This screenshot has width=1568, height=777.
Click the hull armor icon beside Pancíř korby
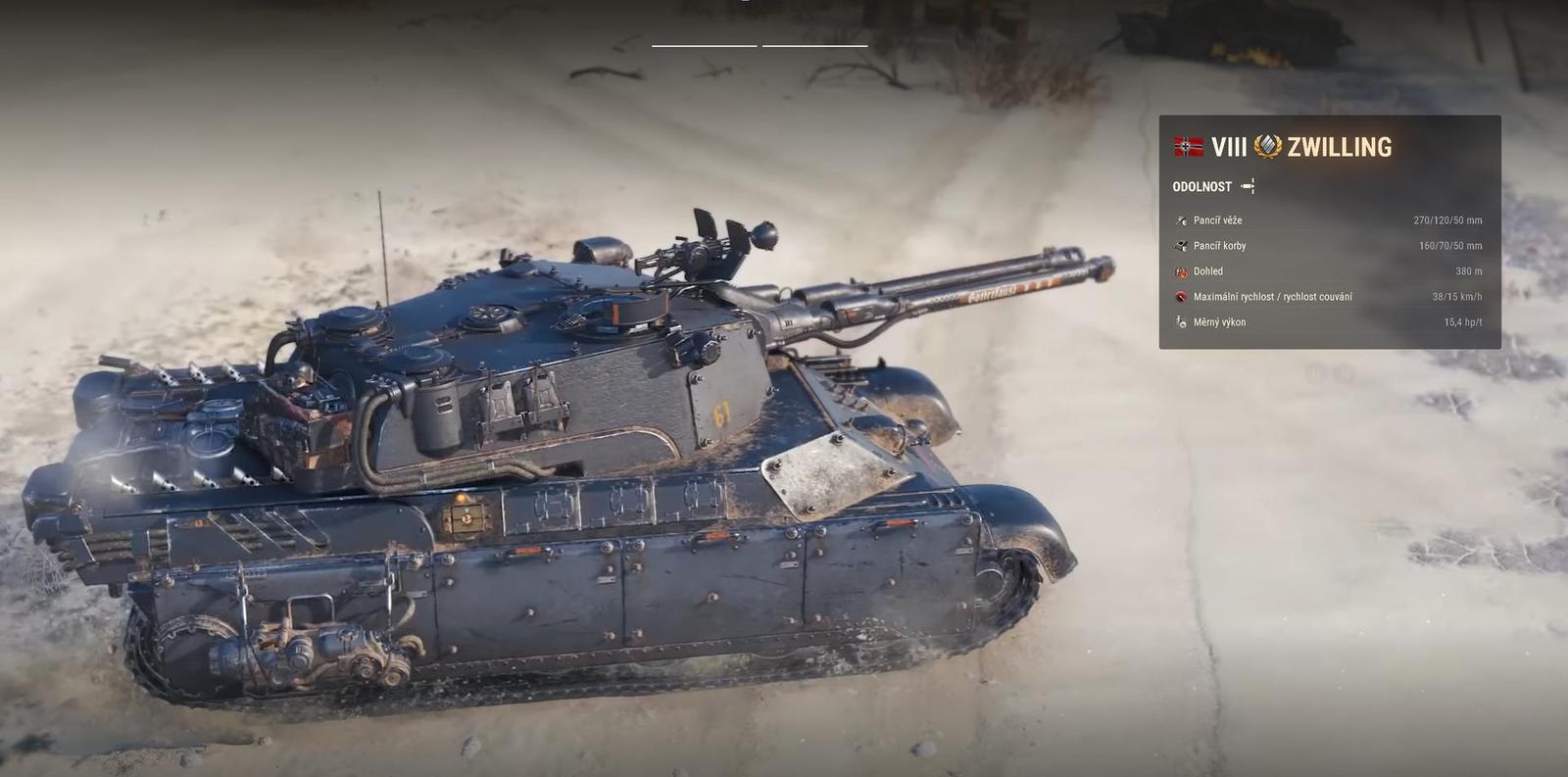1181,245
